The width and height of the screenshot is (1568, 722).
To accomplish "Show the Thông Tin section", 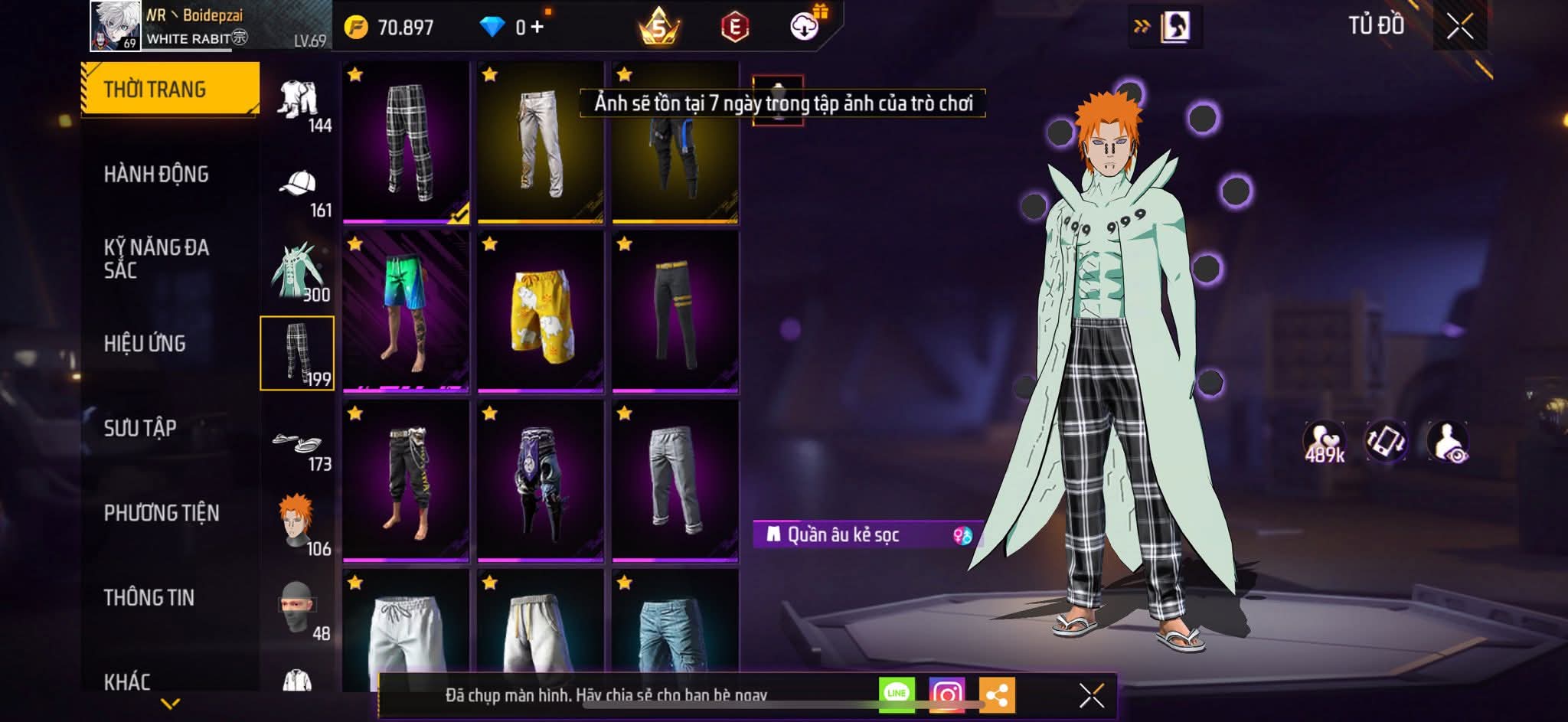I will pyautogui.click(x=149, y=597).
